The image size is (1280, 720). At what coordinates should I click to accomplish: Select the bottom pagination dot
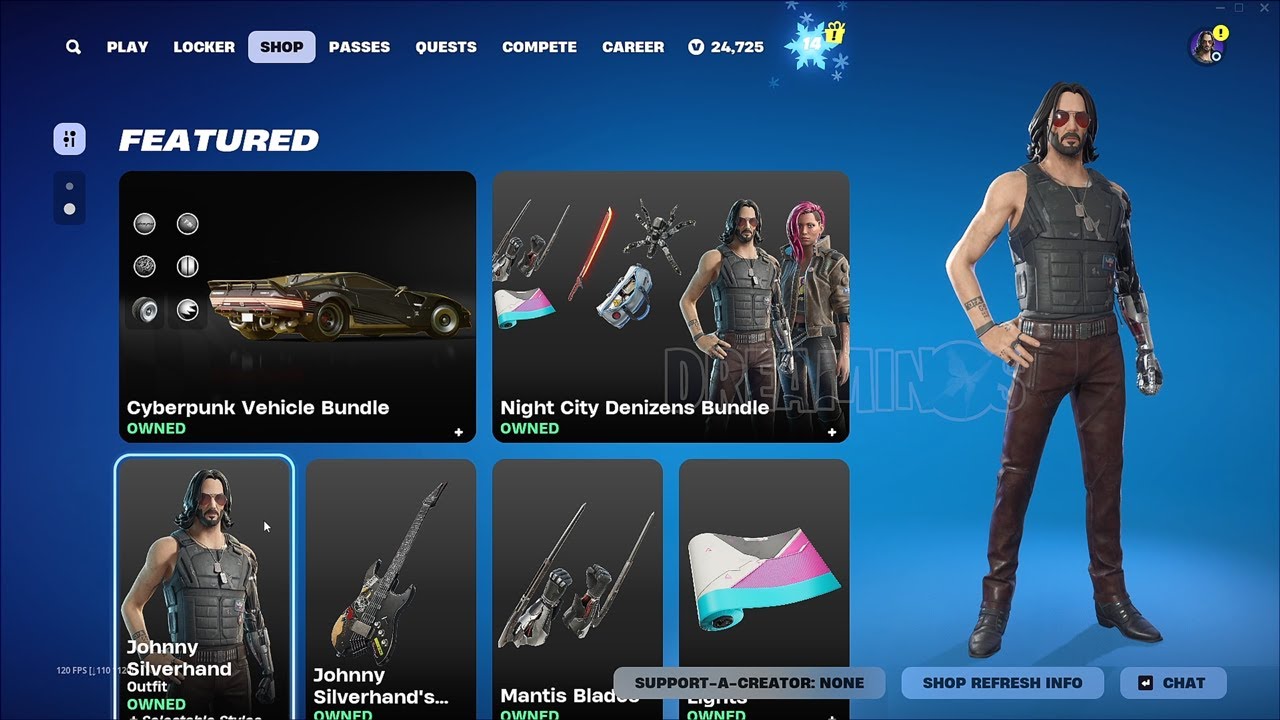click(x=69, y=208)
